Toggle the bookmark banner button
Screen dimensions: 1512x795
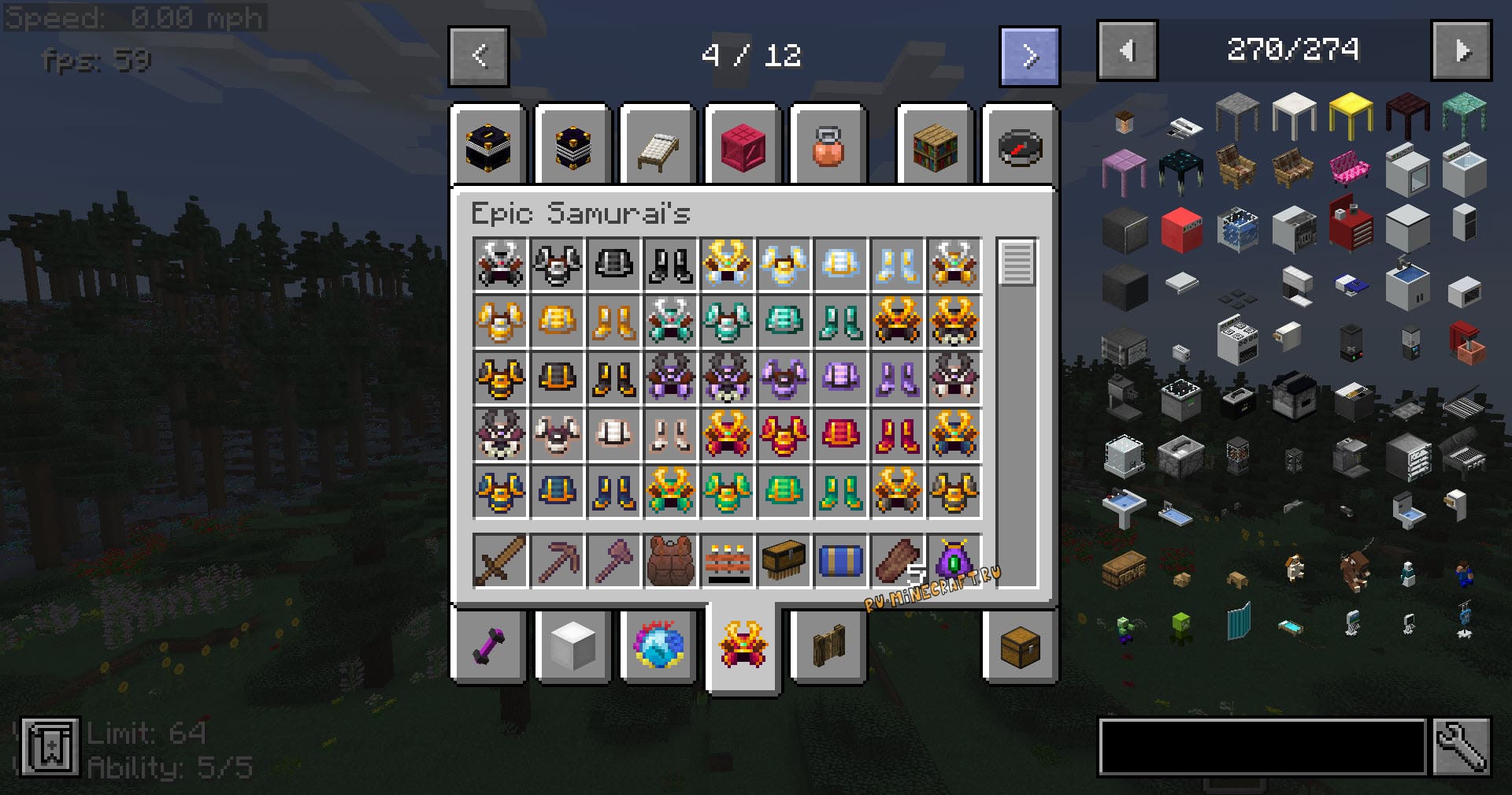(x=50, y=746)
